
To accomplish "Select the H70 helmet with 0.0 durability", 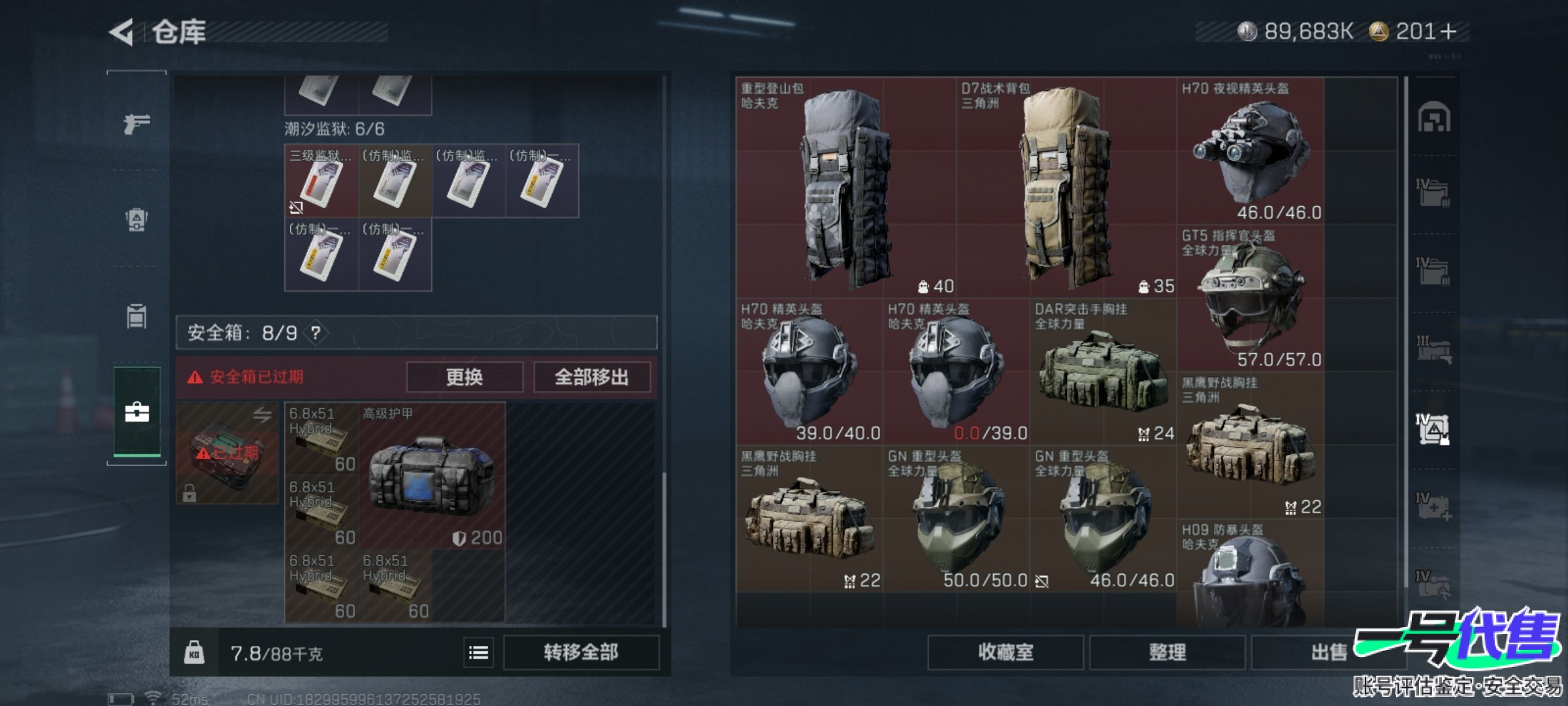I will (x=956, y=371).
